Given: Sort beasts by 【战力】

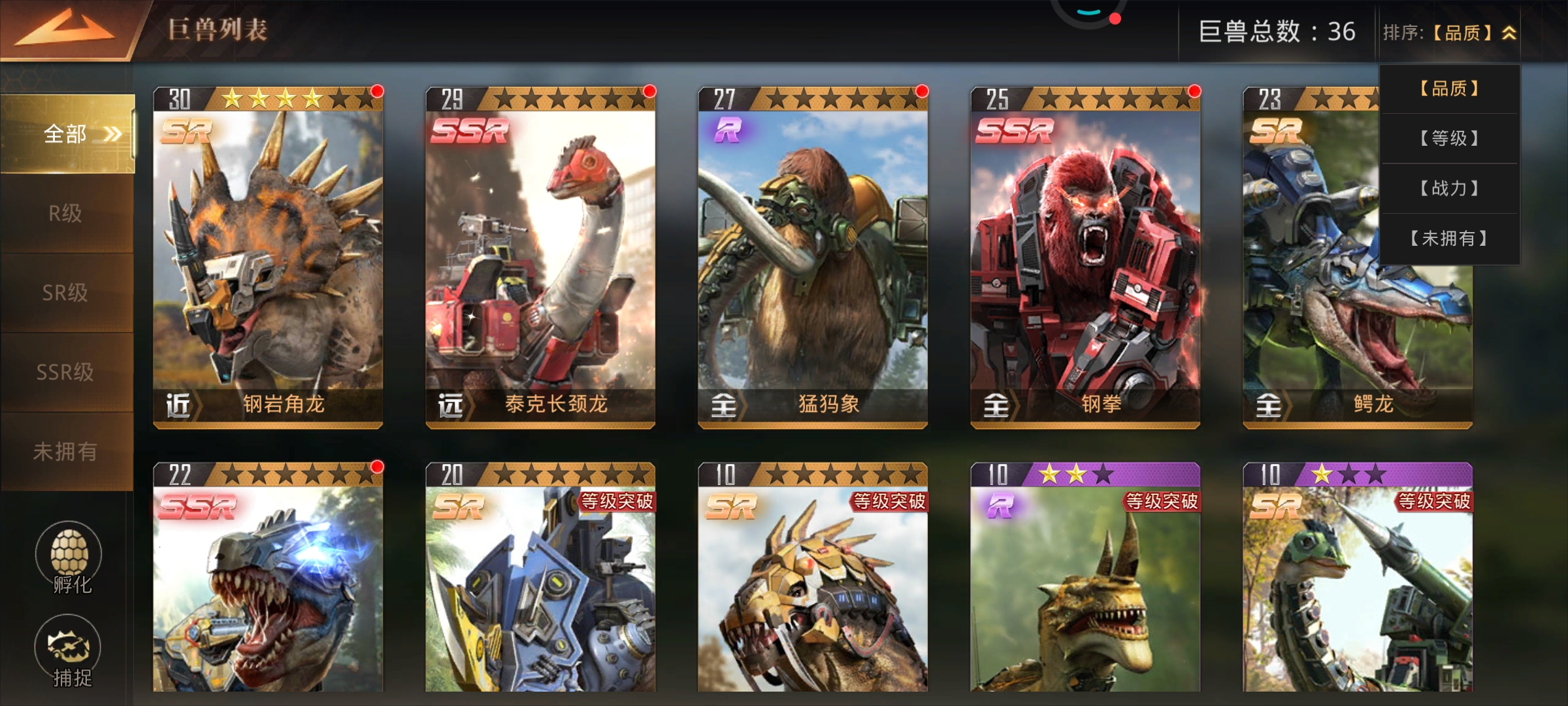Looking at the screenshot, I should point(1449,188).
